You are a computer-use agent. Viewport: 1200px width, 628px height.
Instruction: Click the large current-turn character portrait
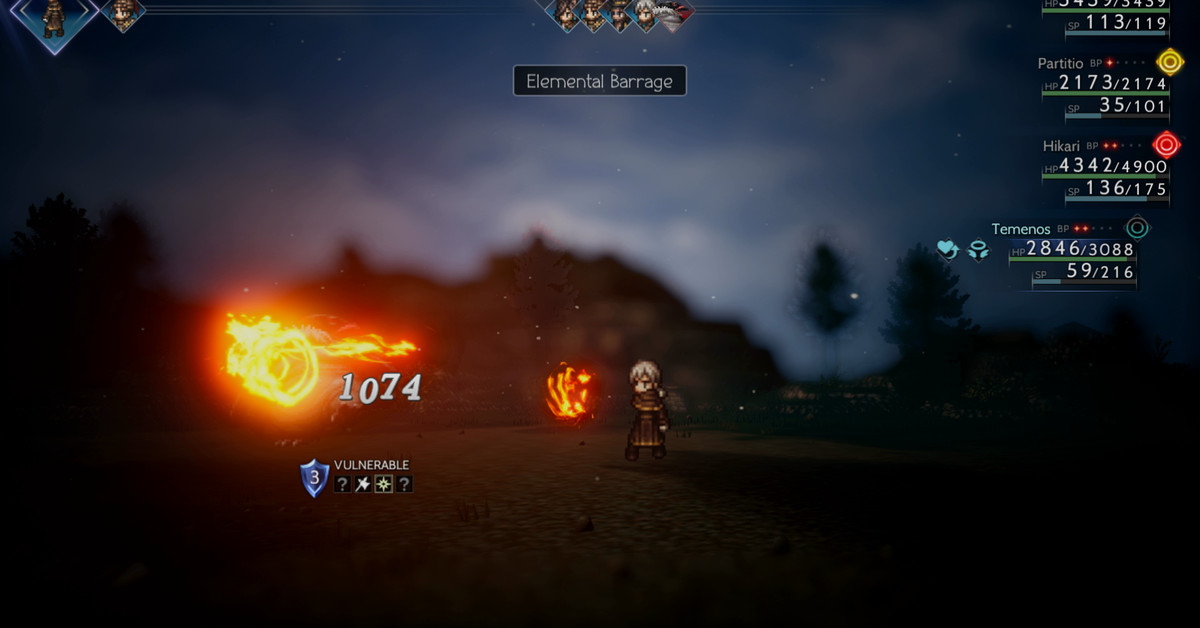(53, 15)
